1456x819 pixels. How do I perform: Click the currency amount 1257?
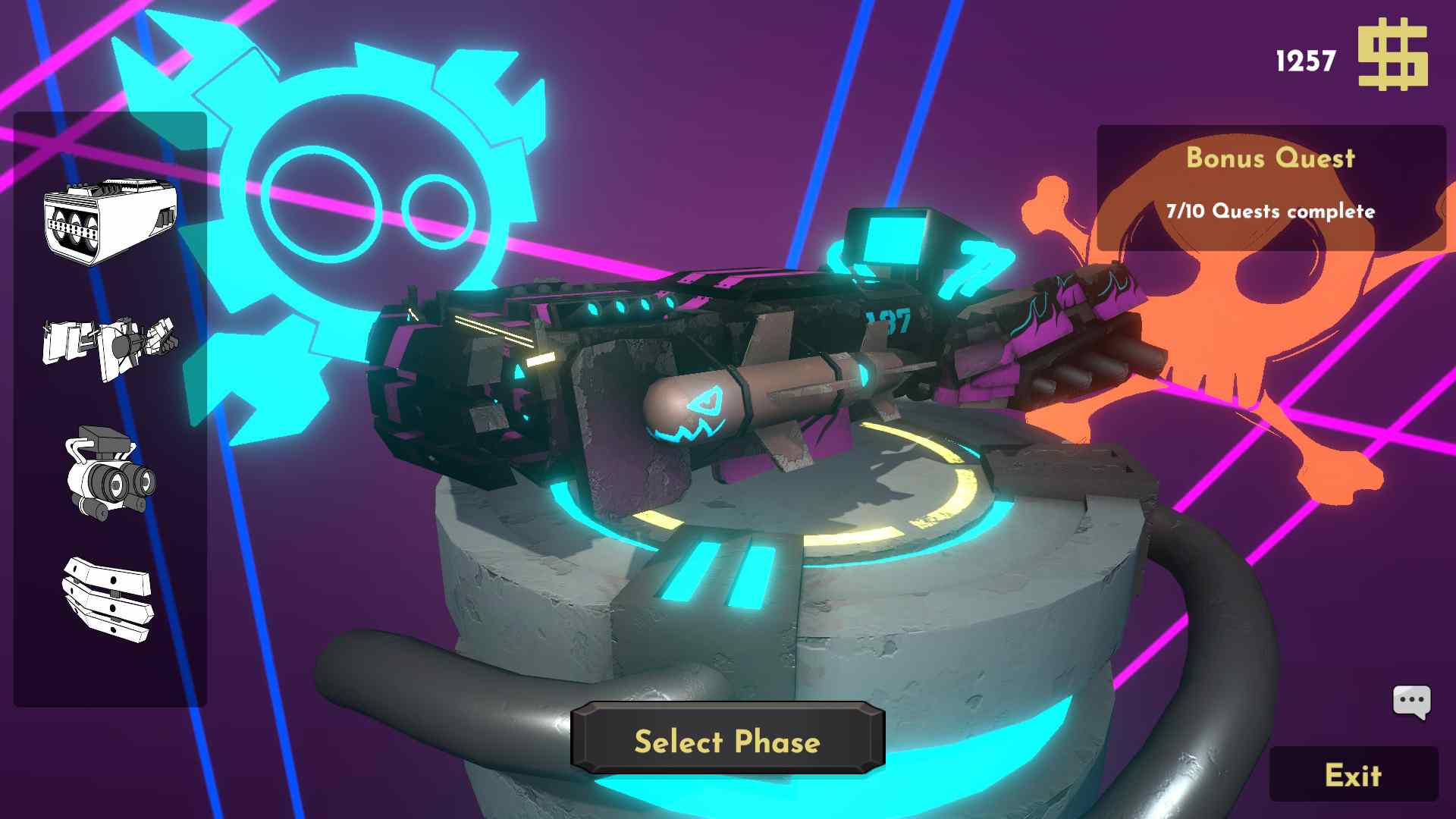(x=1305, y=59)
